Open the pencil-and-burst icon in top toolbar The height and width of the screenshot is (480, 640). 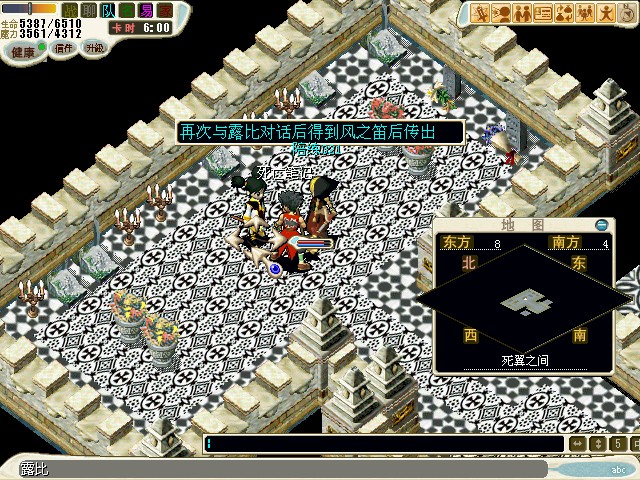point(482,13)
